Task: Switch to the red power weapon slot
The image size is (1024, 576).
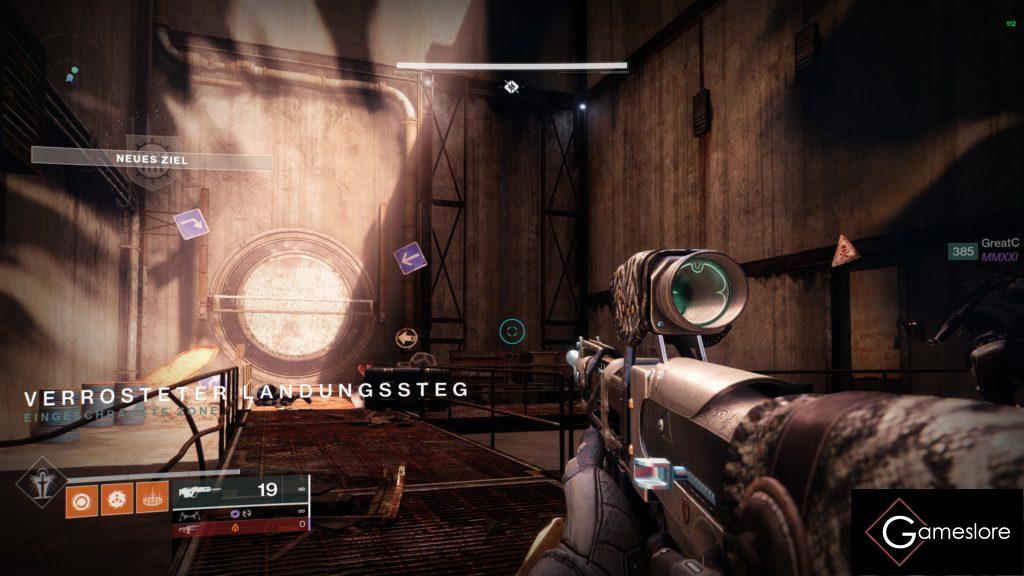Action: (240, 524)
